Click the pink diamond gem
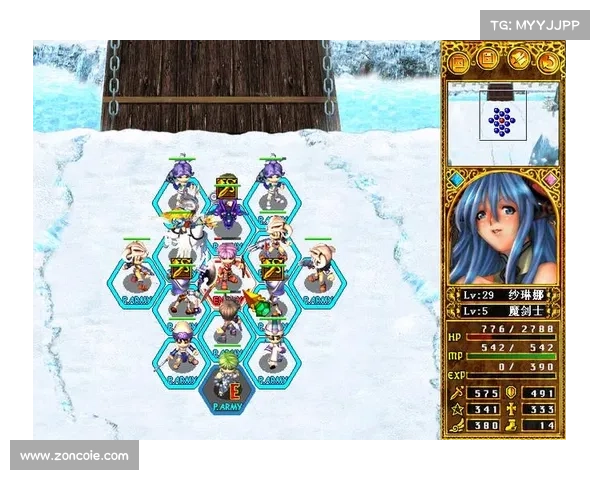This screenshot has height=480, width=600. (551, 181)
